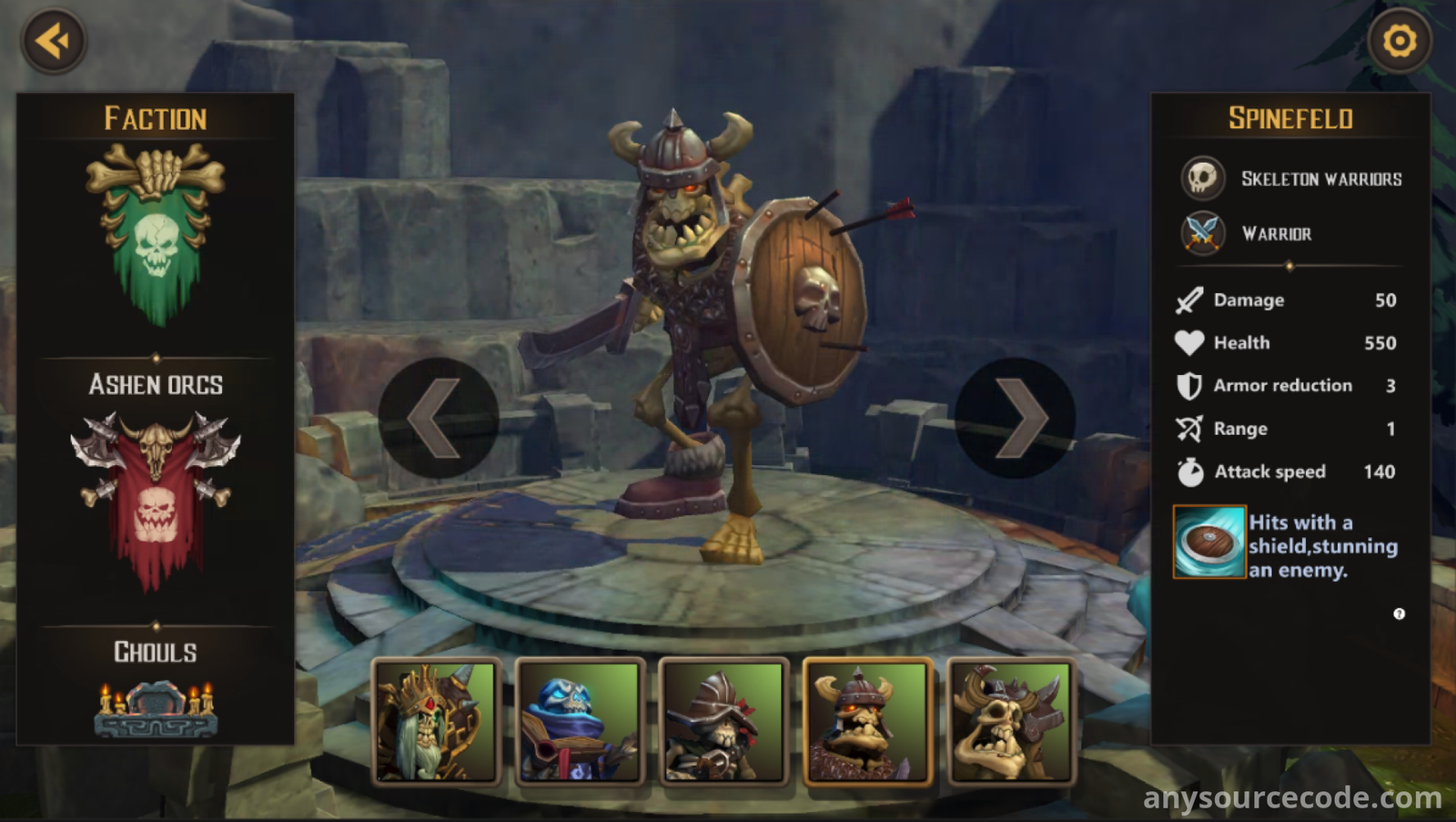Open settings via the gear icon

tap(1399, 41)
